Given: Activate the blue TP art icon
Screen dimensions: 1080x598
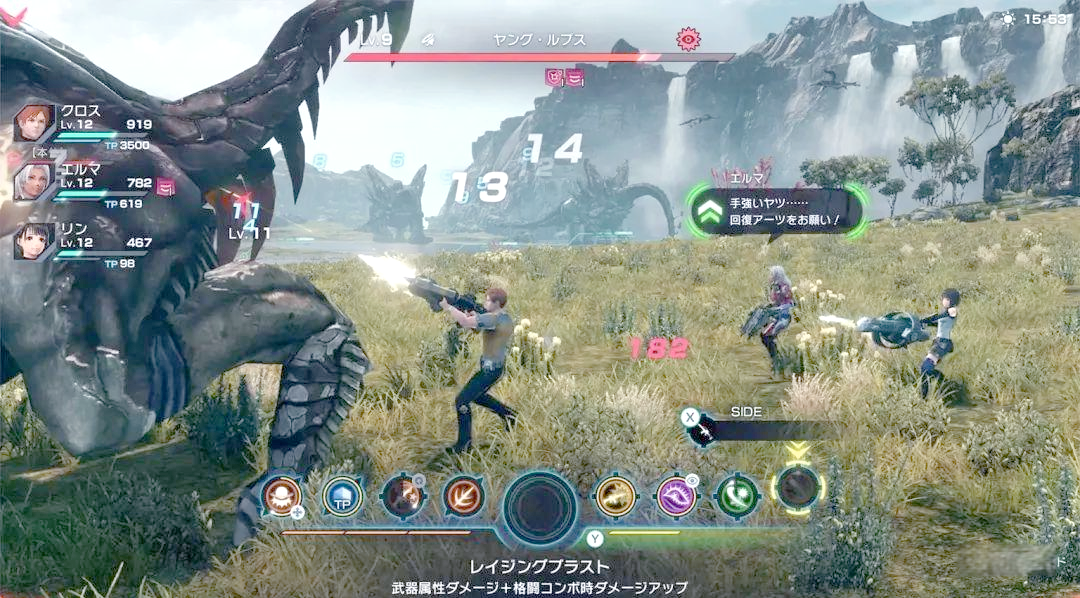Looking at the screenshot, I should [341, 495].
